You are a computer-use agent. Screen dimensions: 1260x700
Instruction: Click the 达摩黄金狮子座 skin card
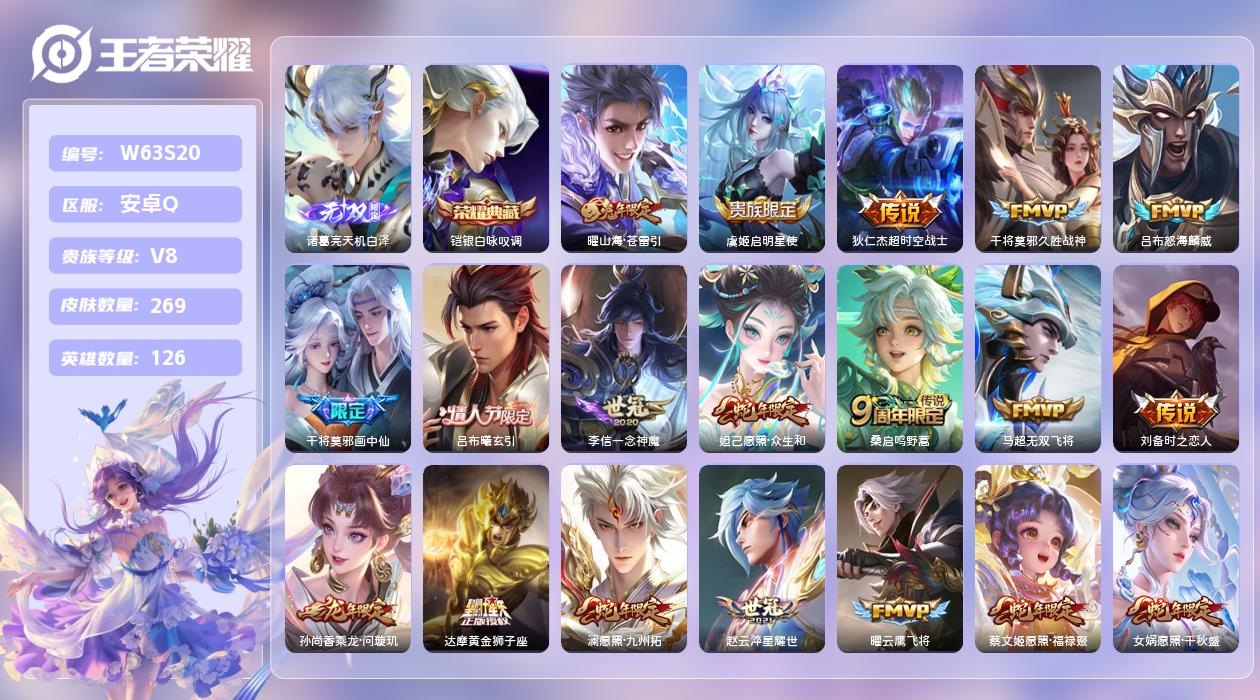tap(486, 558)
